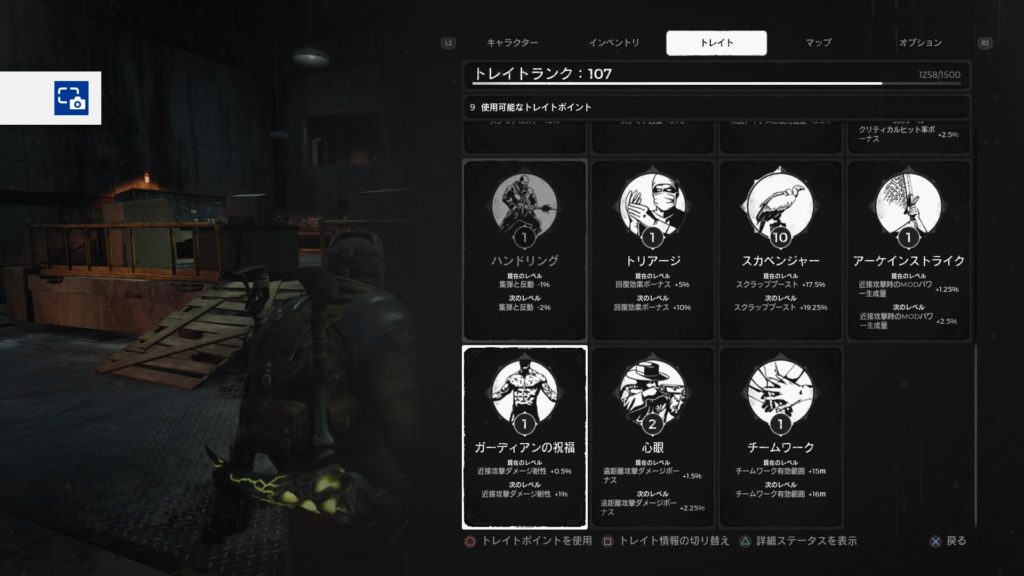Viewport: 1024px width, 576px height.
Task: Choose the 心眼 trait card
Action: point(653,437)
